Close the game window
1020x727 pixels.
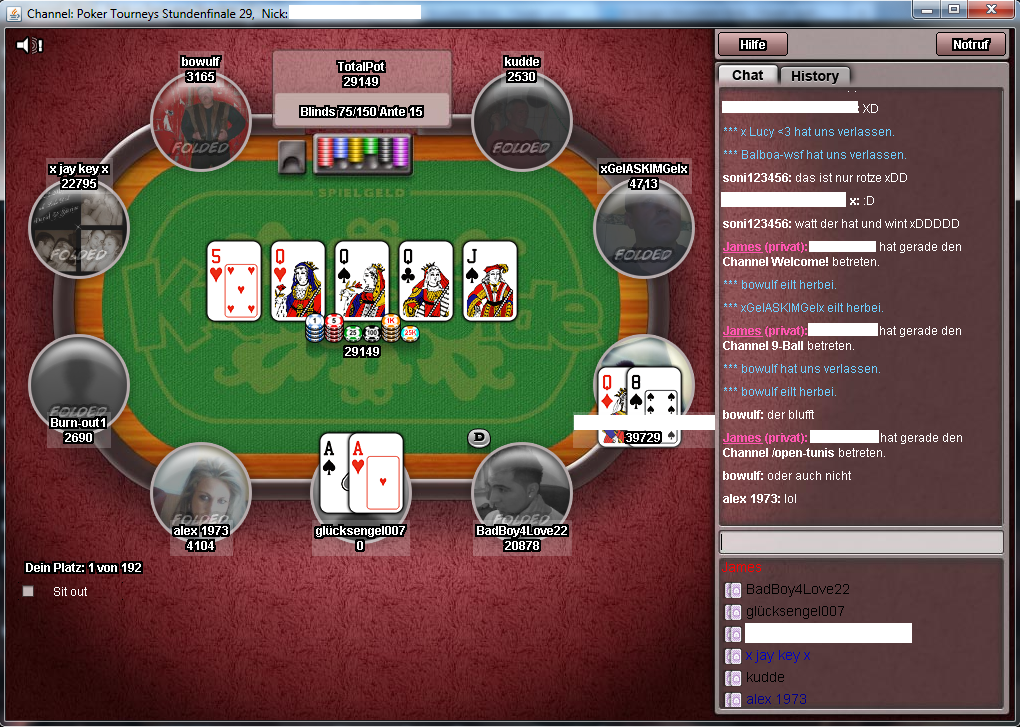(992, 10)
